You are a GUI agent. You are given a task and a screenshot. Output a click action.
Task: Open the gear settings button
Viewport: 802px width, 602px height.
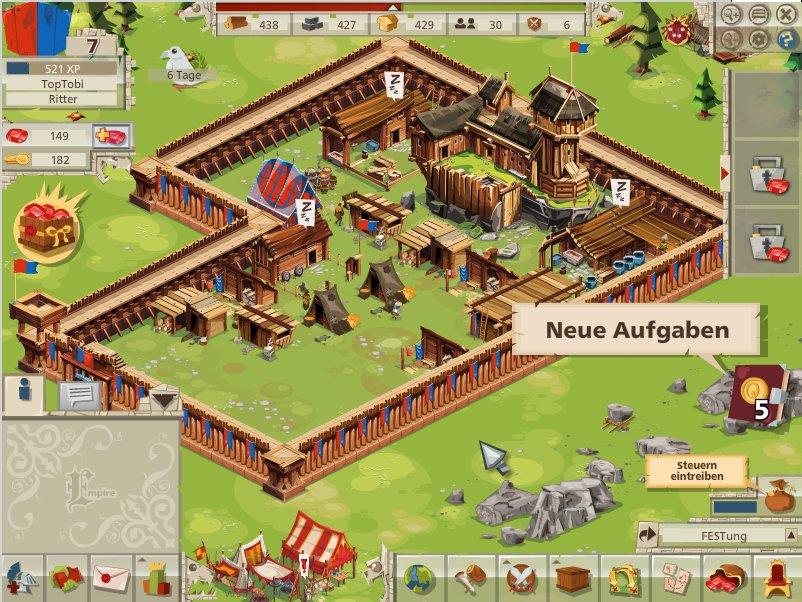[760, 40]
